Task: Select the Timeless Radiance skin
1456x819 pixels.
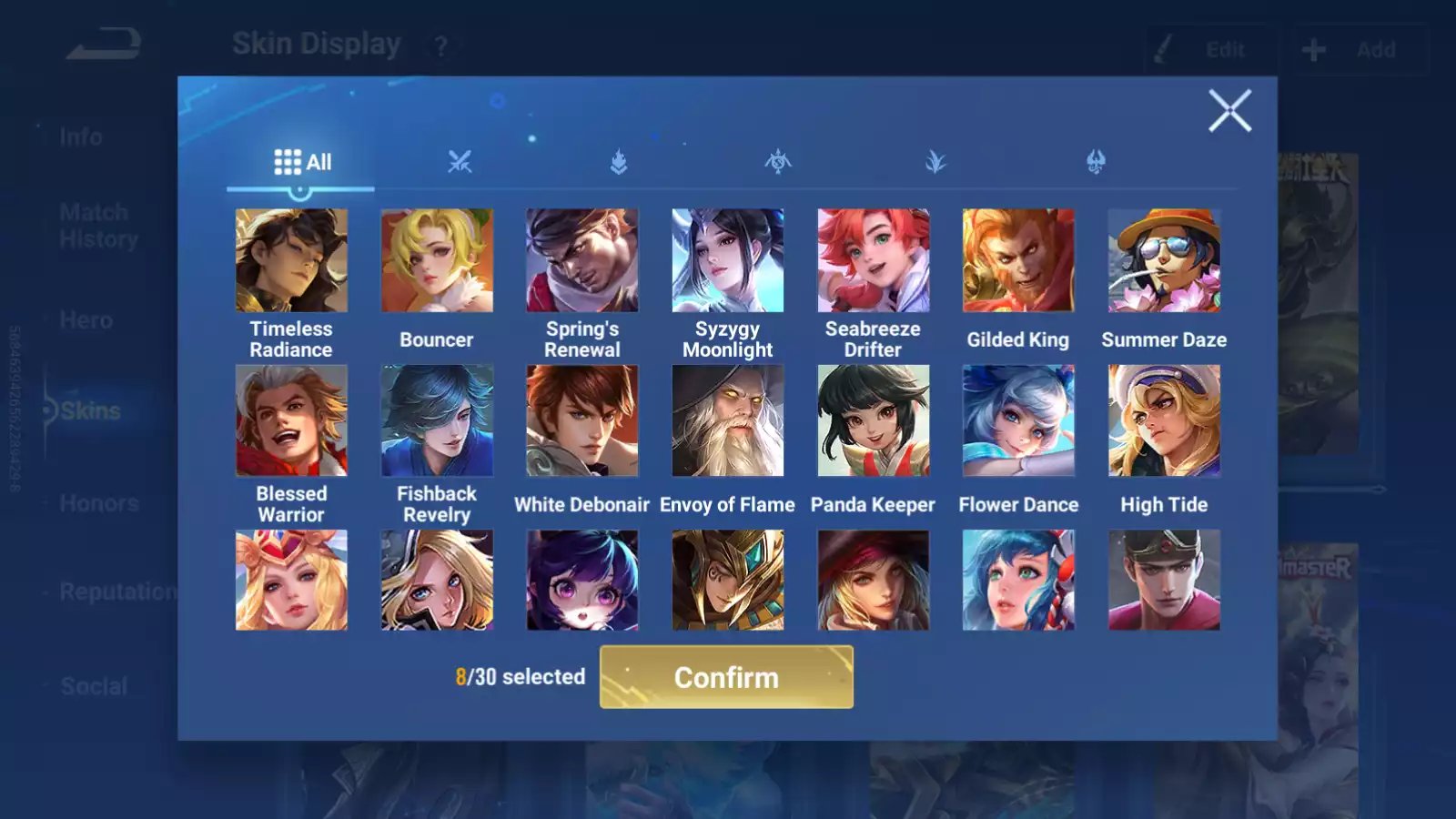Action: point(291,261)
